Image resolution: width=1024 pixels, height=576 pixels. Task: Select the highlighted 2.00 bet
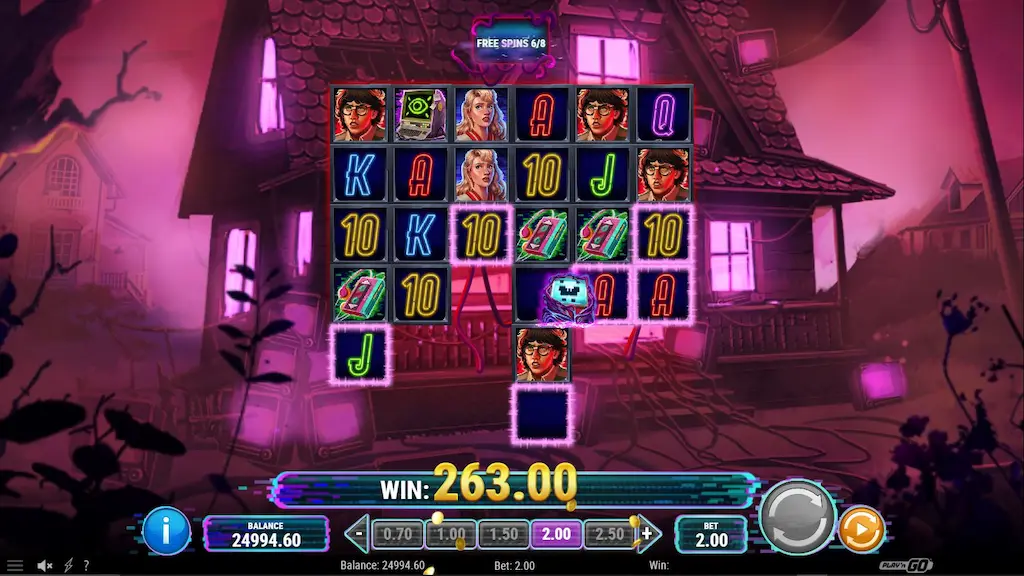[555, 534]
